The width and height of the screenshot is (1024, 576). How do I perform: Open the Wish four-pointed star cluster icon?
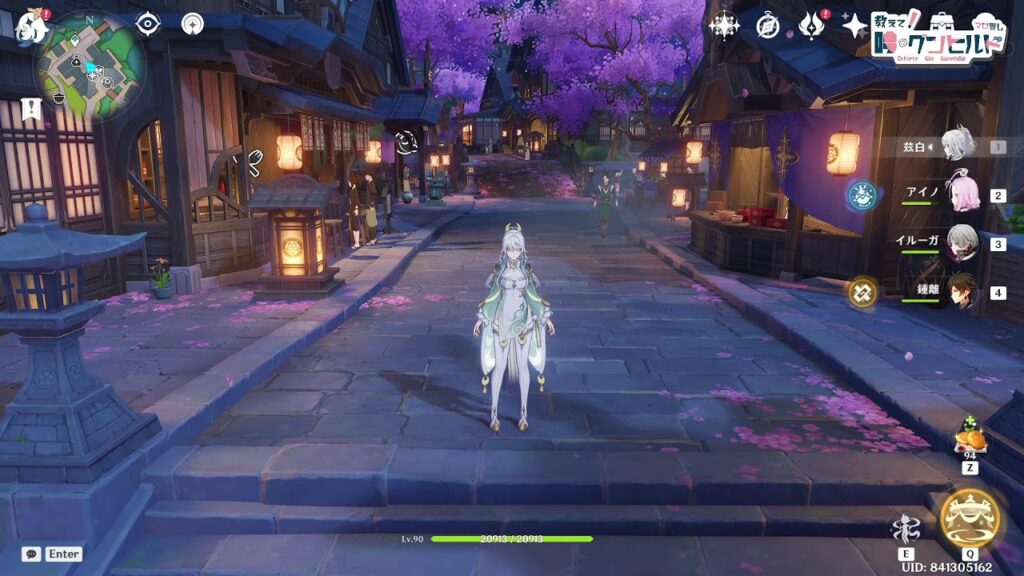723,25
